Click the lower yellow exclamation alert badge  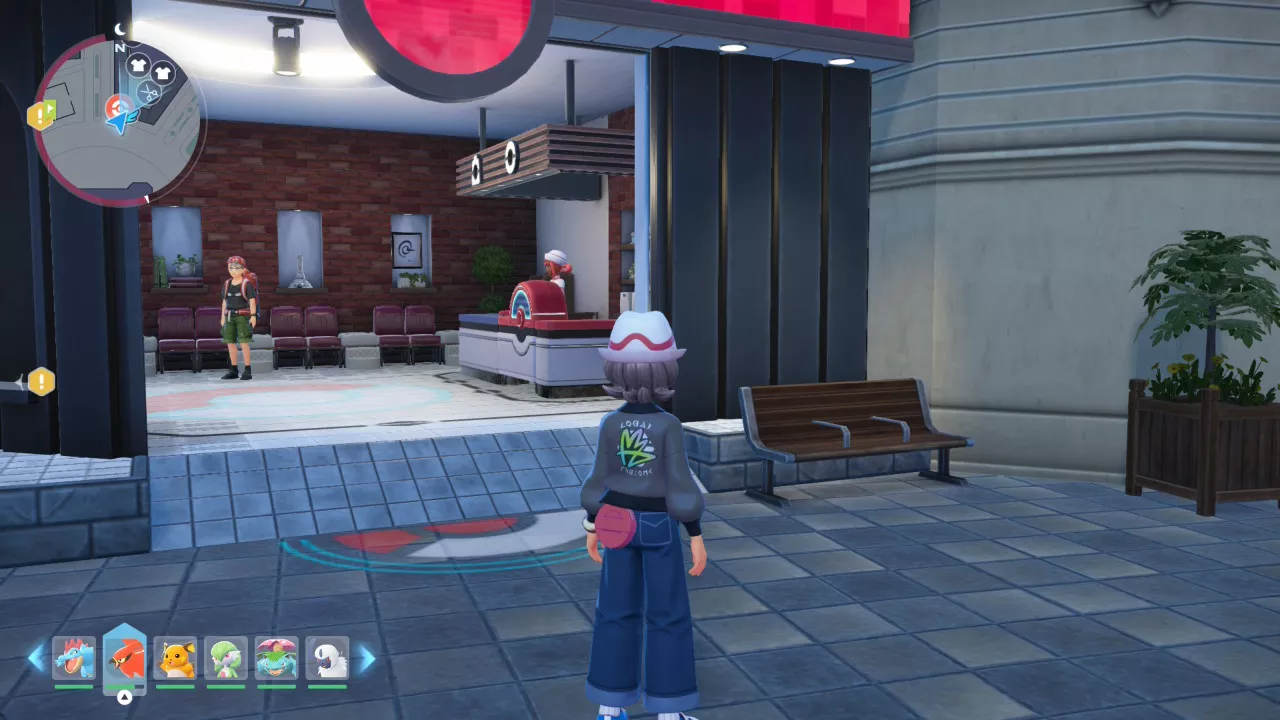coord(40,383)
